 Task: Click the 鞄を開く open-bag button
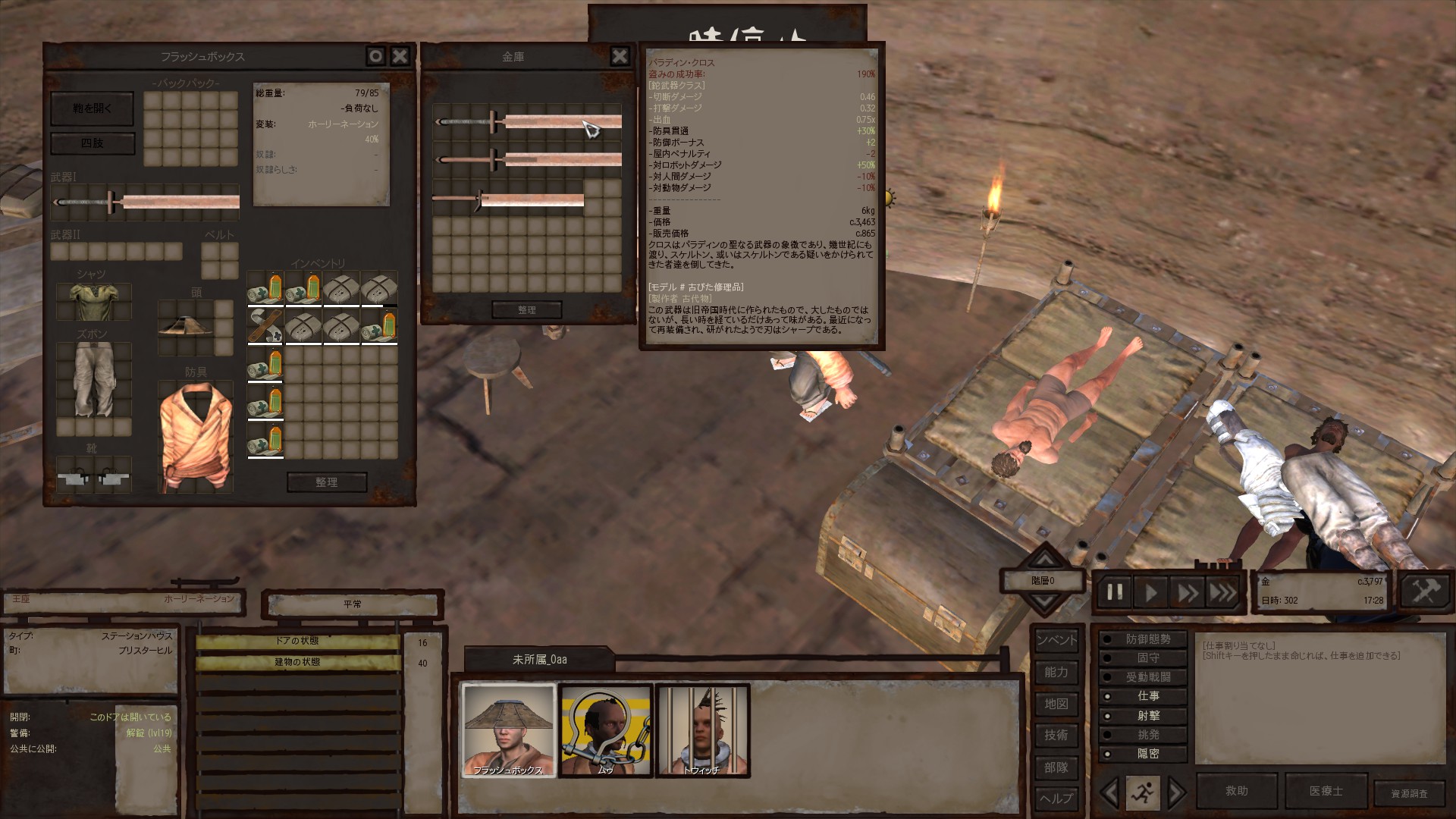pos(92,108)
